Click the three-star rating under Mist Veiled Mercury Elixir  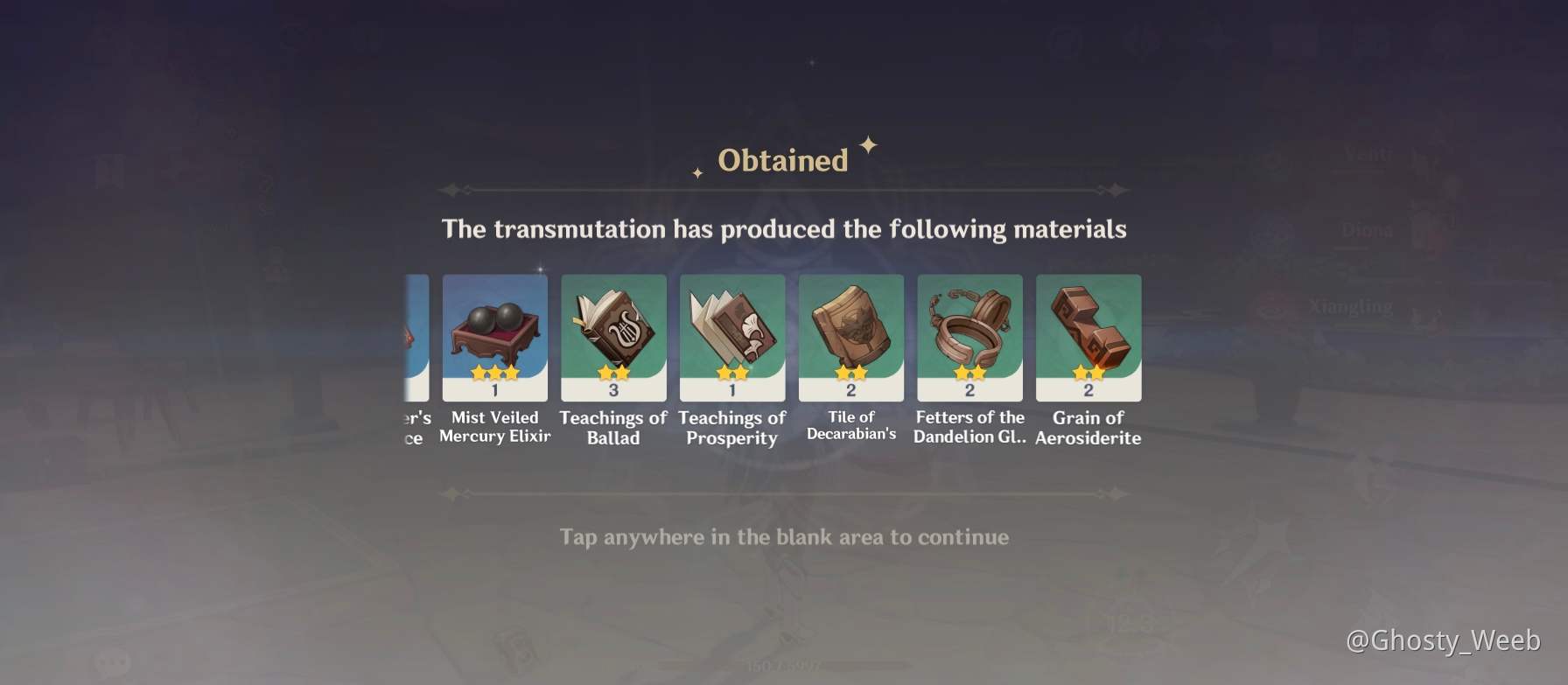click(494, 371)
